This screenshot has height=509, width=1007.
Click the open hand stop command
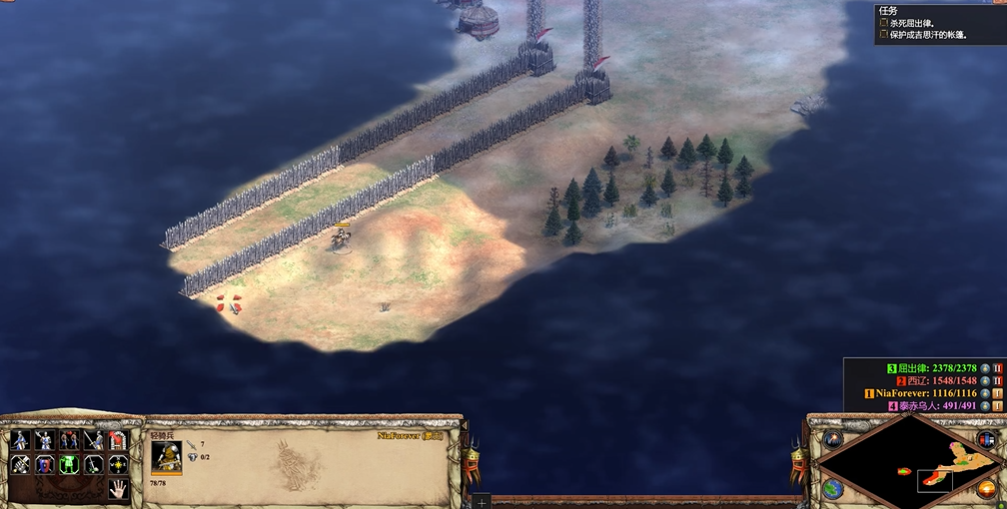(x=118, y=489)
